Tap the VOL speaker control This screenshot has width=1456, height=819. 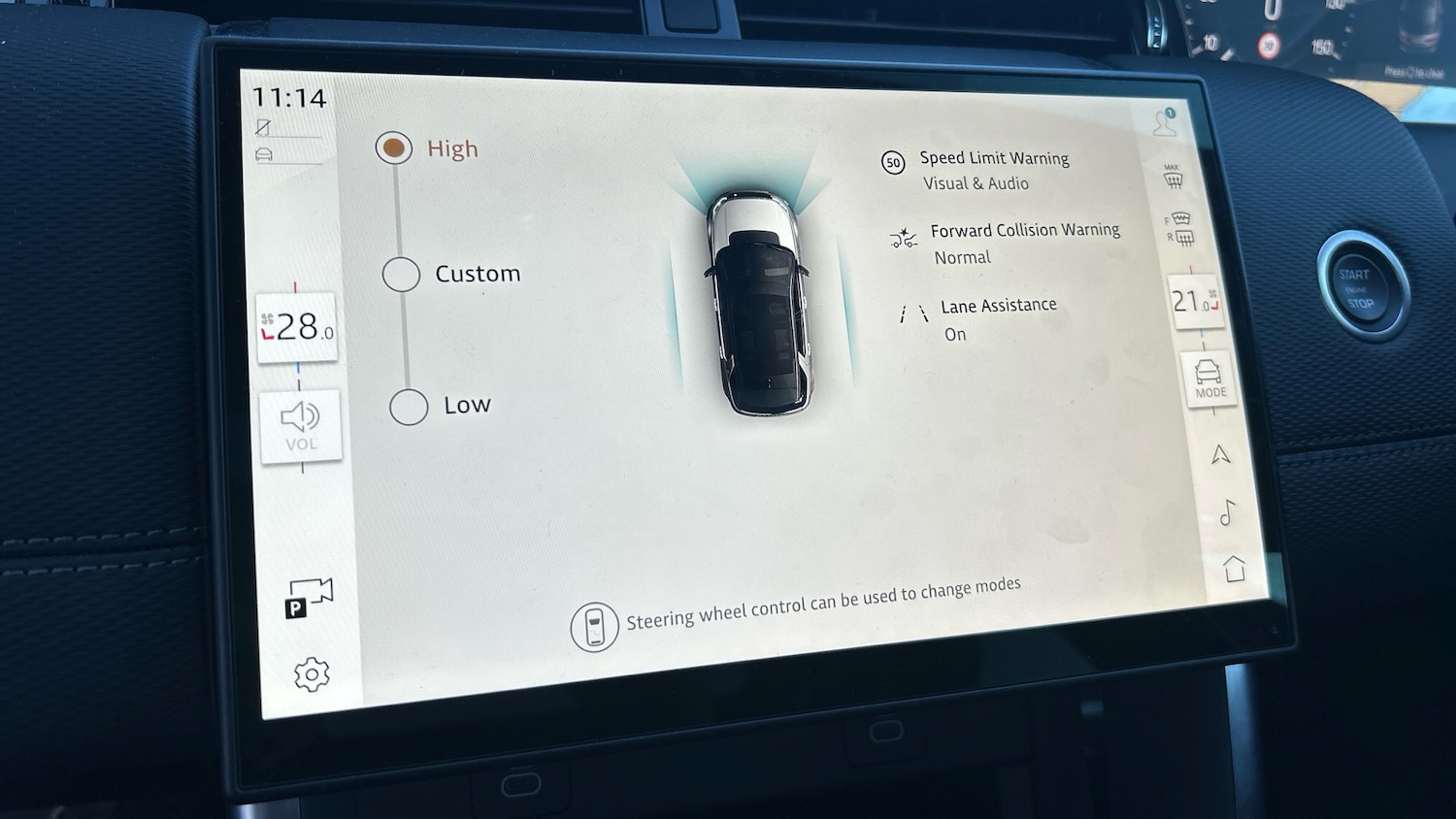[301, 426]
